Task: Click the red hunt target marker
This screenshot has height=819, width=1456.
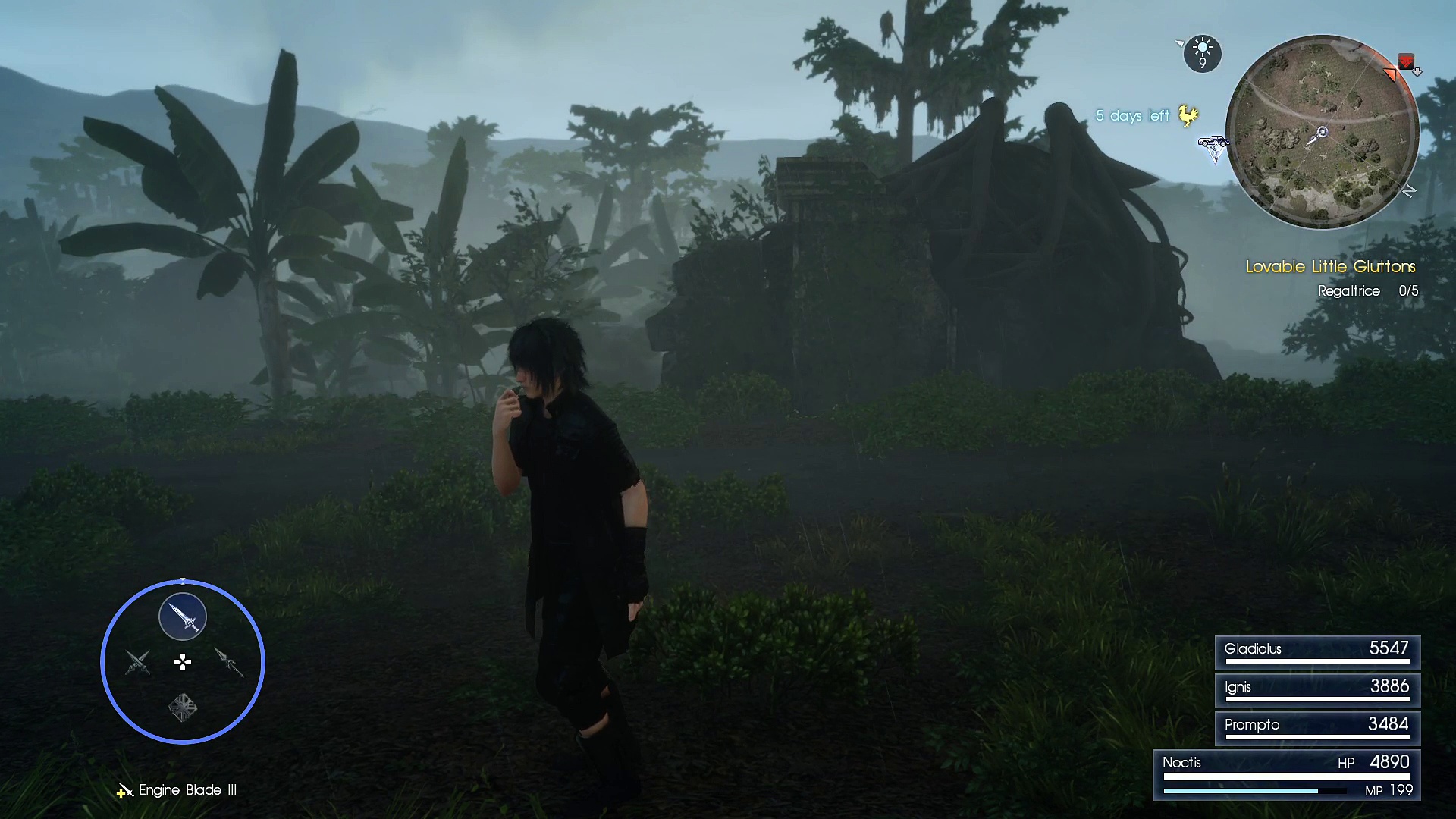Action: coord(1405,61)
